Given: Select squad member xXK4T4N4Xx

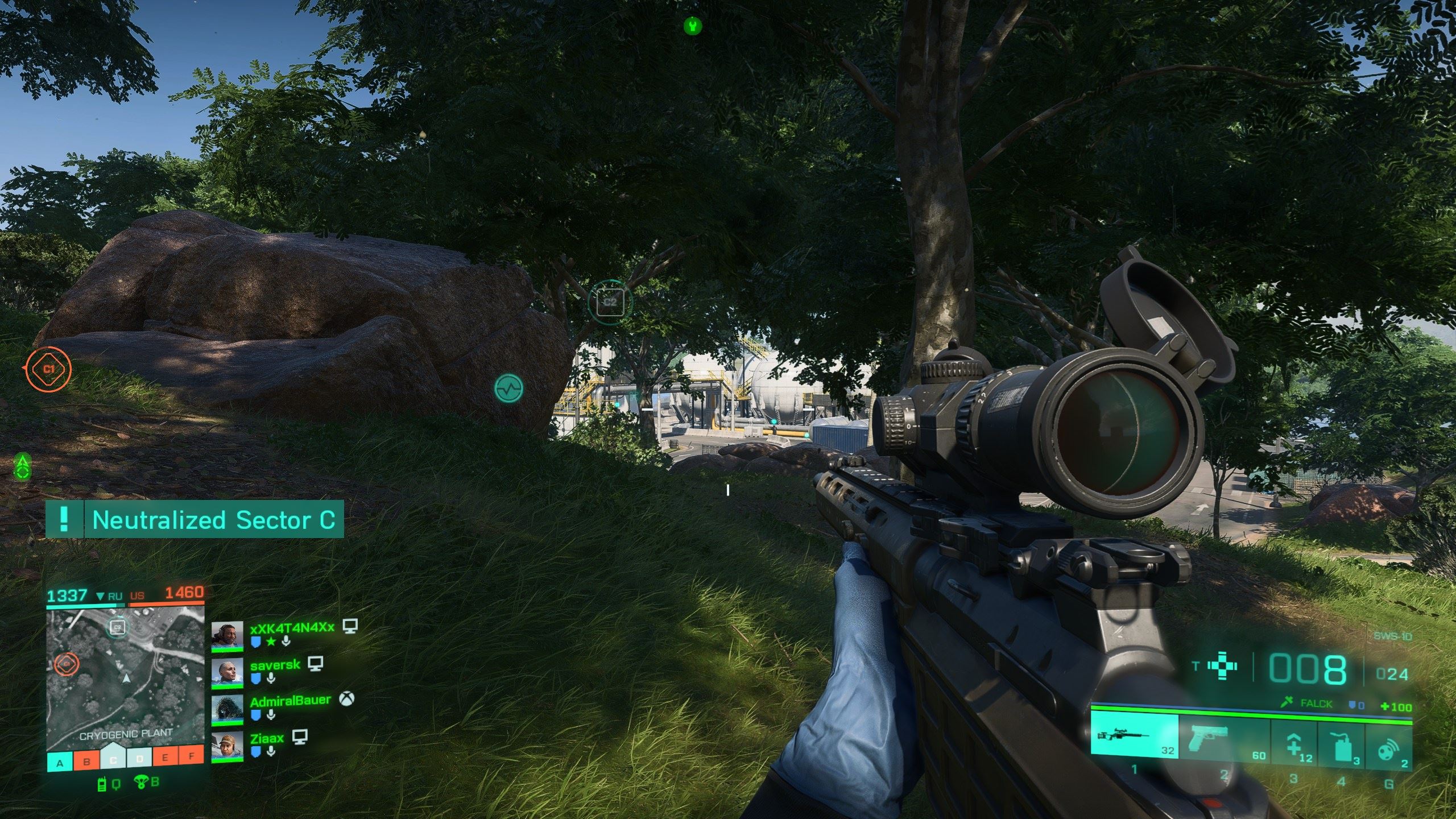Looking at the screenshot, I should pyautogui.click(x=292, y=627).
